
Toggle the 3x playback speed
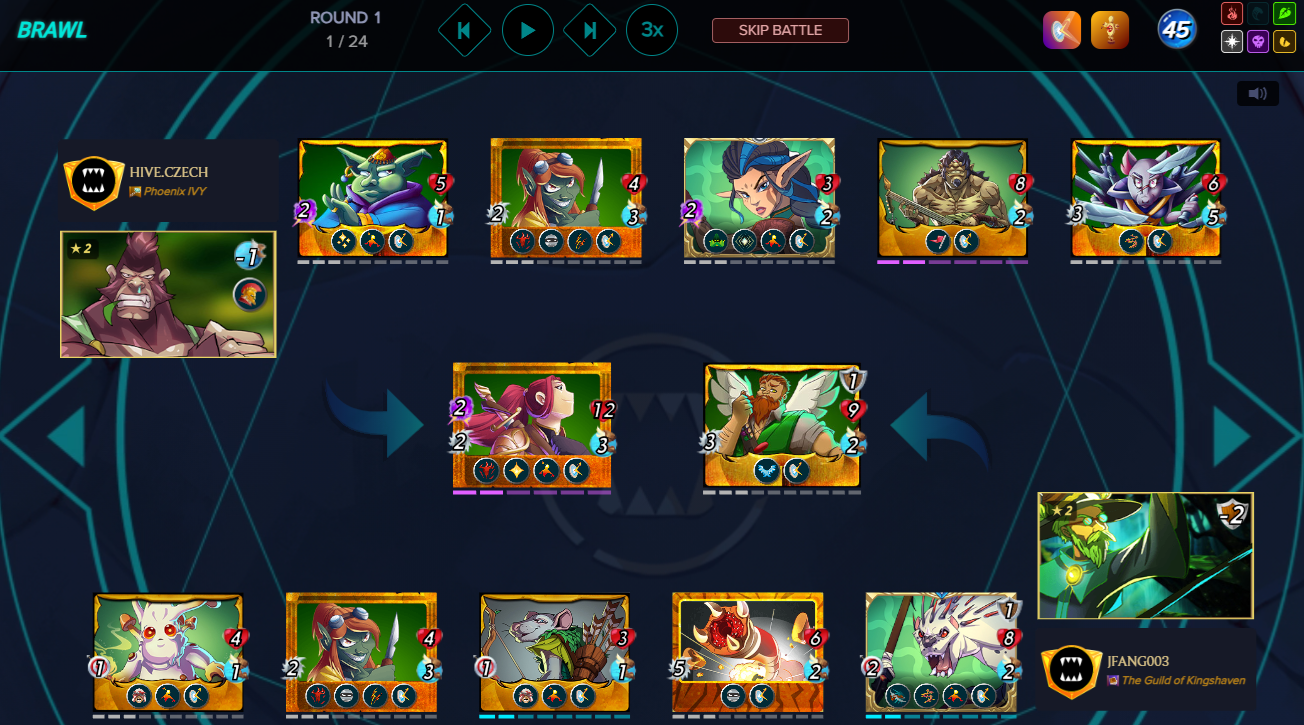[x=652, y=30]
